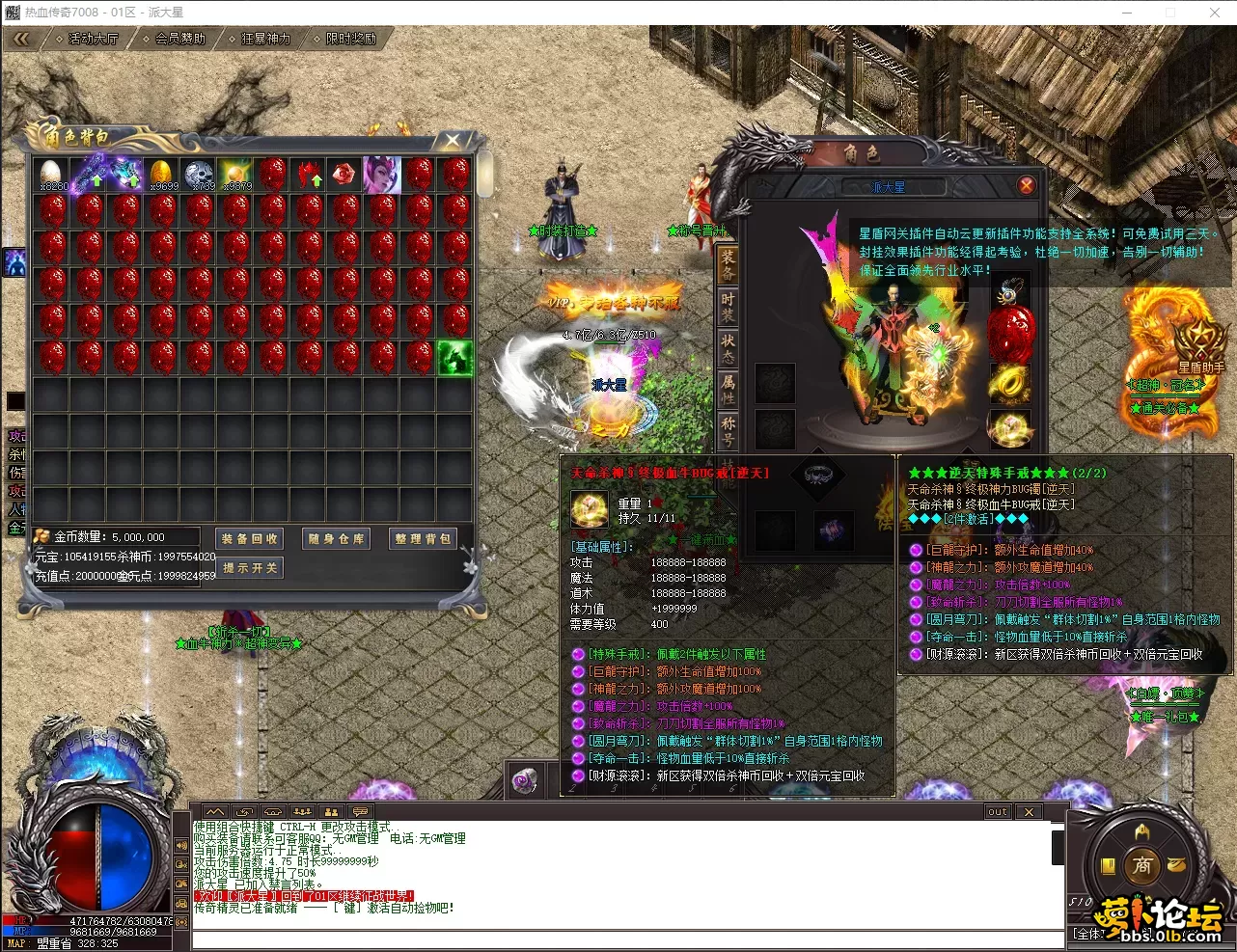This screenshot has width=1237, height=952.
Task: Select the white egg item slot
Action: click(x=51, y=175)
